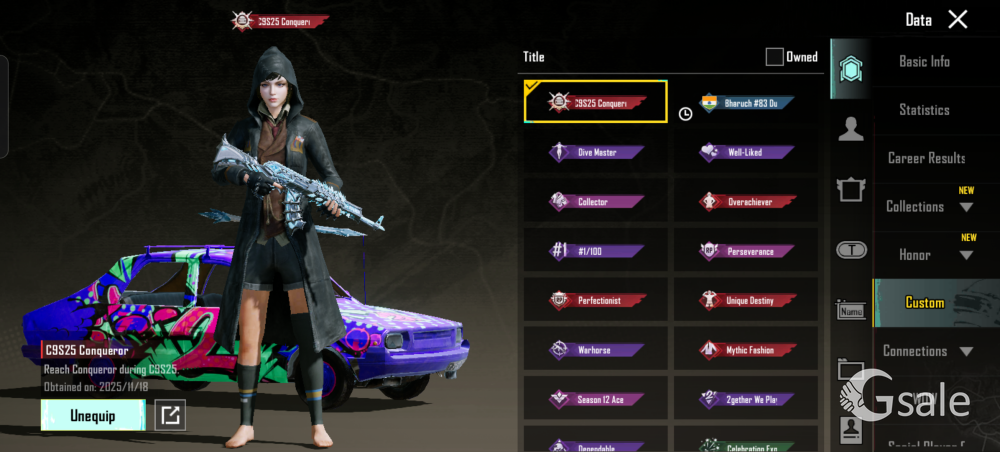Pick the Overachiever title

click(x=746, y=202)
